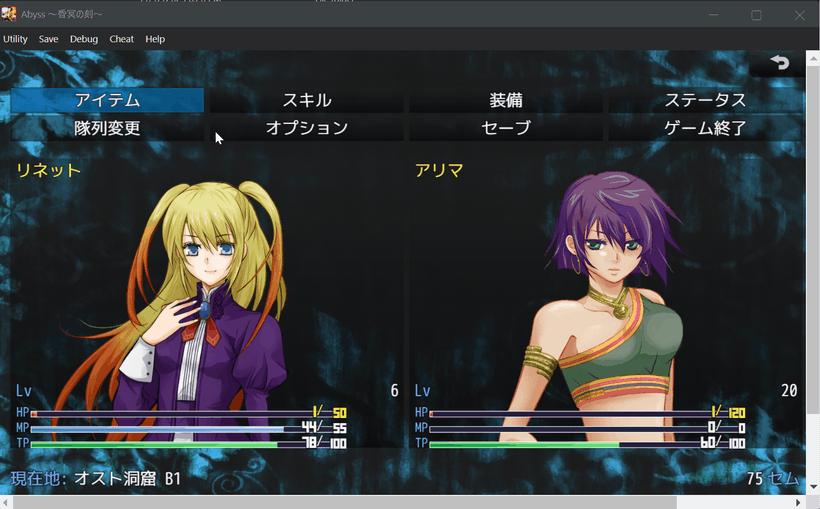Viewport: 820px width, 509px height.
Task: Open the アイテム (Items) menu
Action: tap(107, 100)
